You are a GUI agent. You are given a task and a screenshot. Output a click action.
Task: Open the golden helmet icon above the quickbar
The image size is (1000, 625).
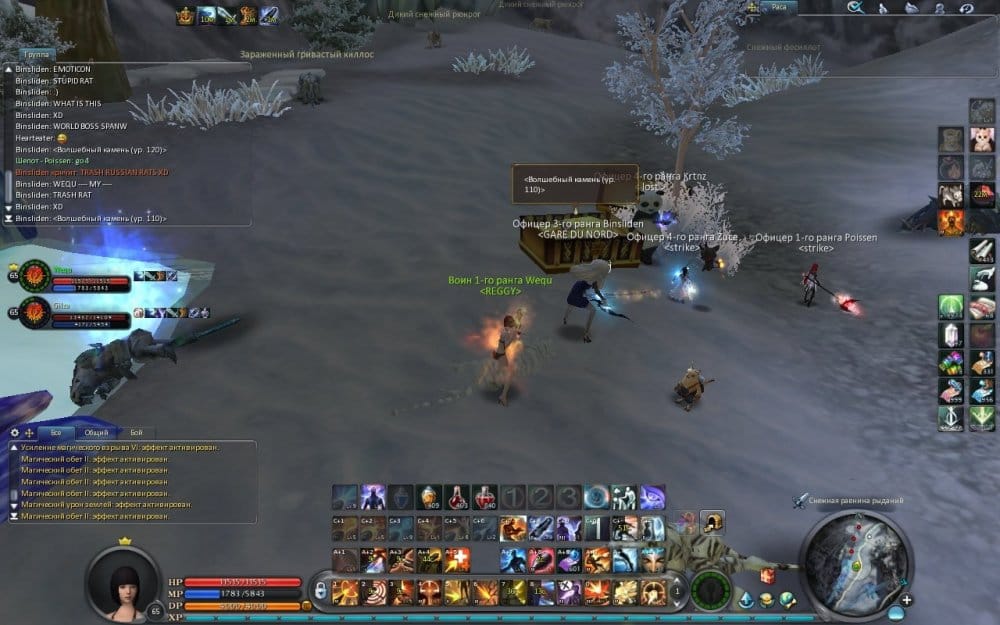coord(712,522)
